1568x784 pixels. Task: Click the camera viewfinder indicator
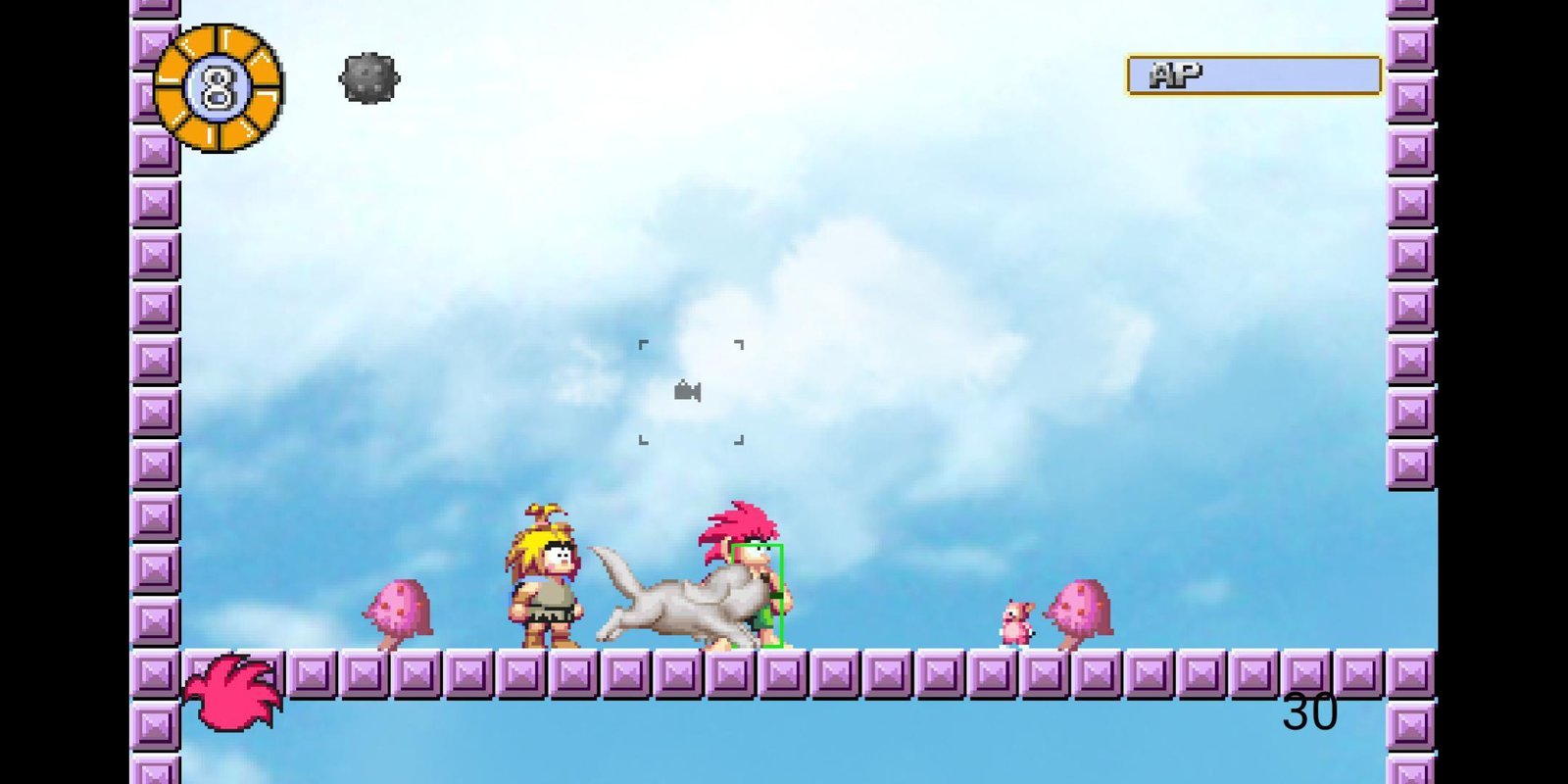689,392
